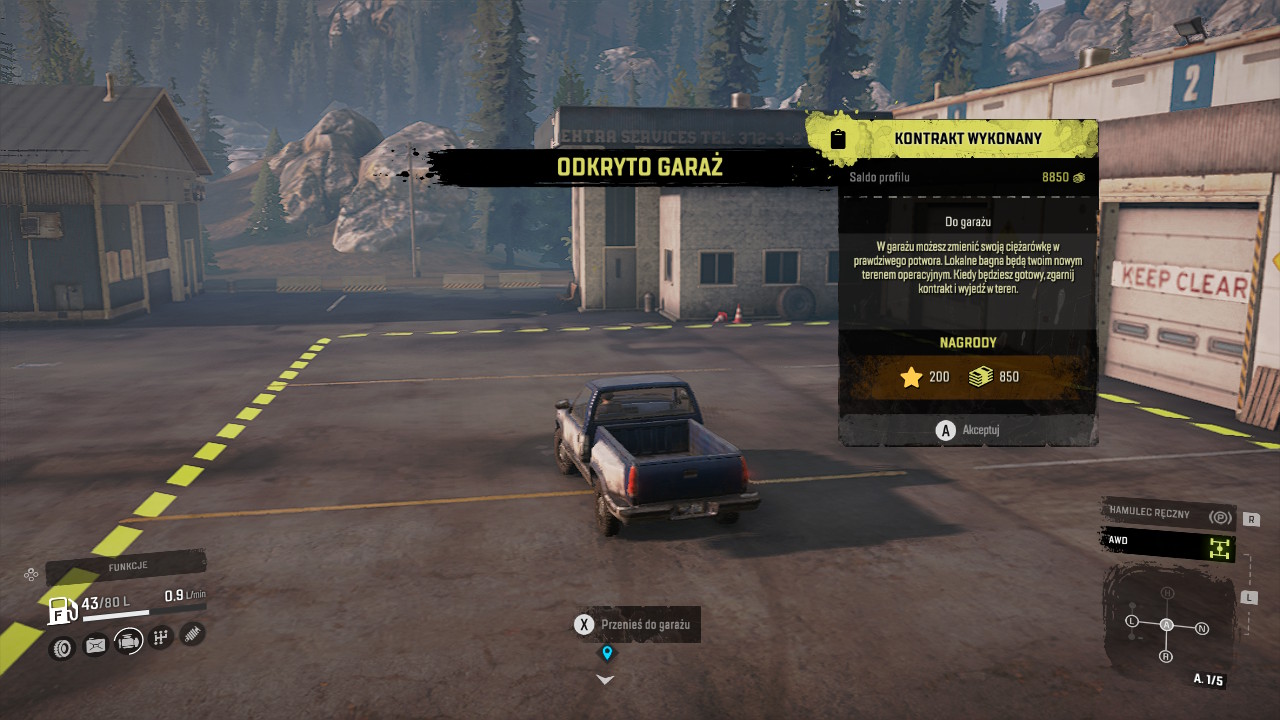1280x720 pixels.
Task: Shift to the H high gear
Action: 1167,593
